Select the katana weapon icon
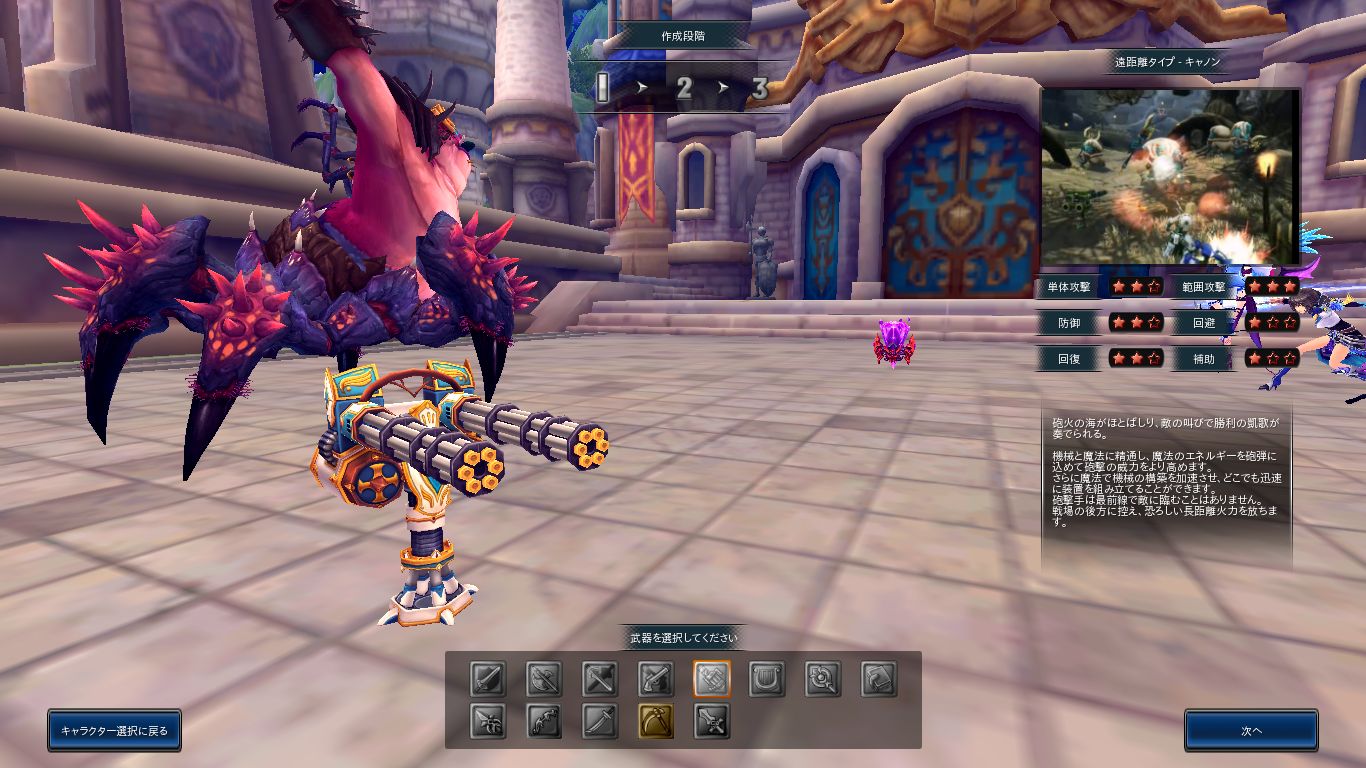Screen dimensions: 1366x768 pos(600,721)
